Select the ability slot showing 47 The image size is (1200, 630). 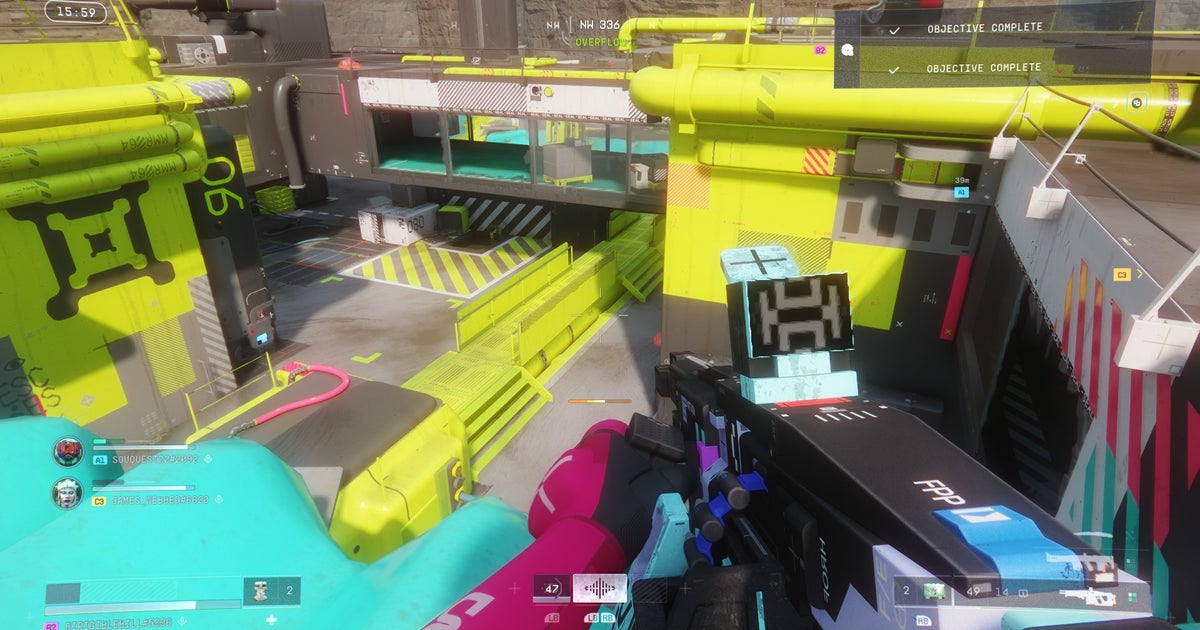tap(551, 588)
